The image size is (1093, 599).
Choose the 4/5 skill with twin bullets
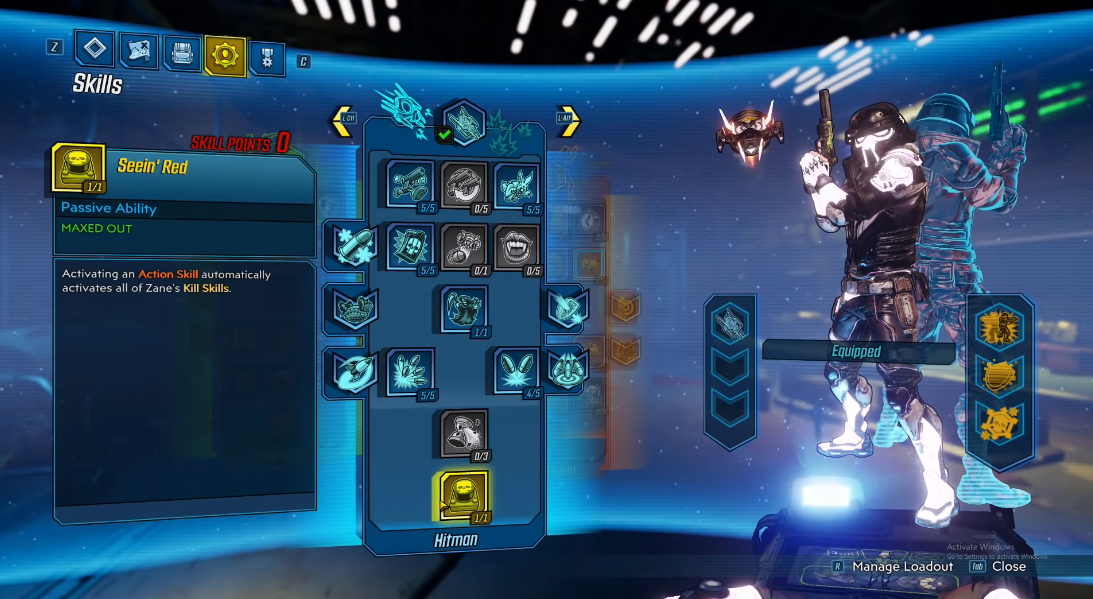[517, 370]
